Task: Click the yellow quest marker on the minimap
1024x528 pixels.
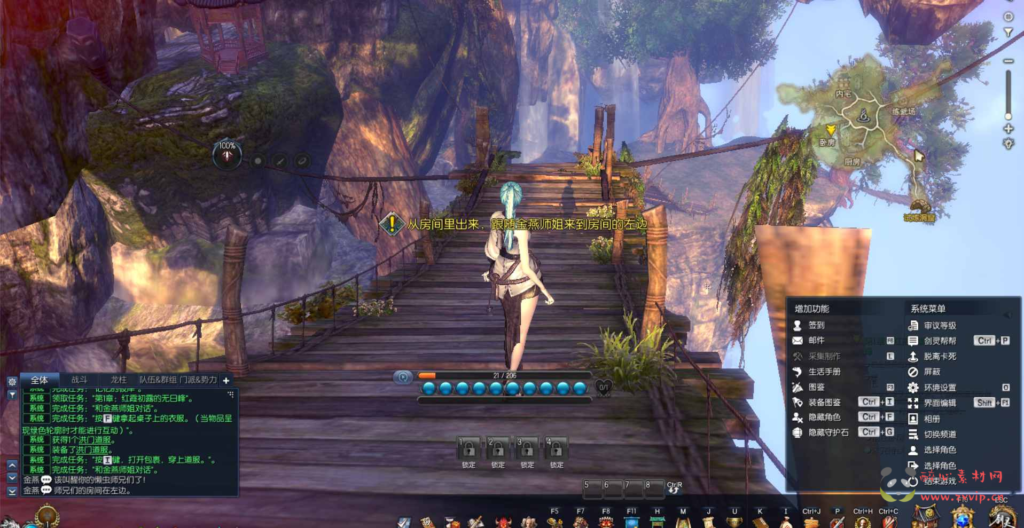Action: [829, 129]
